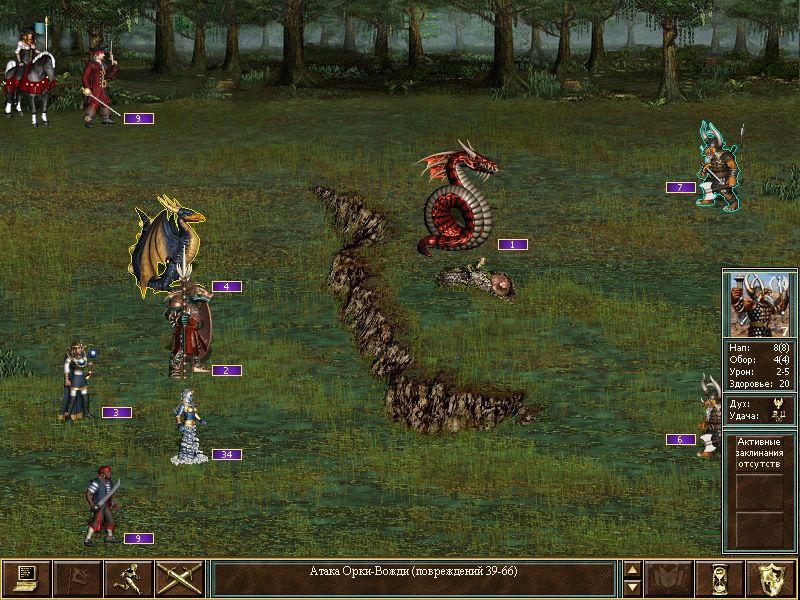
Task: Toggle auto-combat with crossed swords button
Action: click(180, 578)
